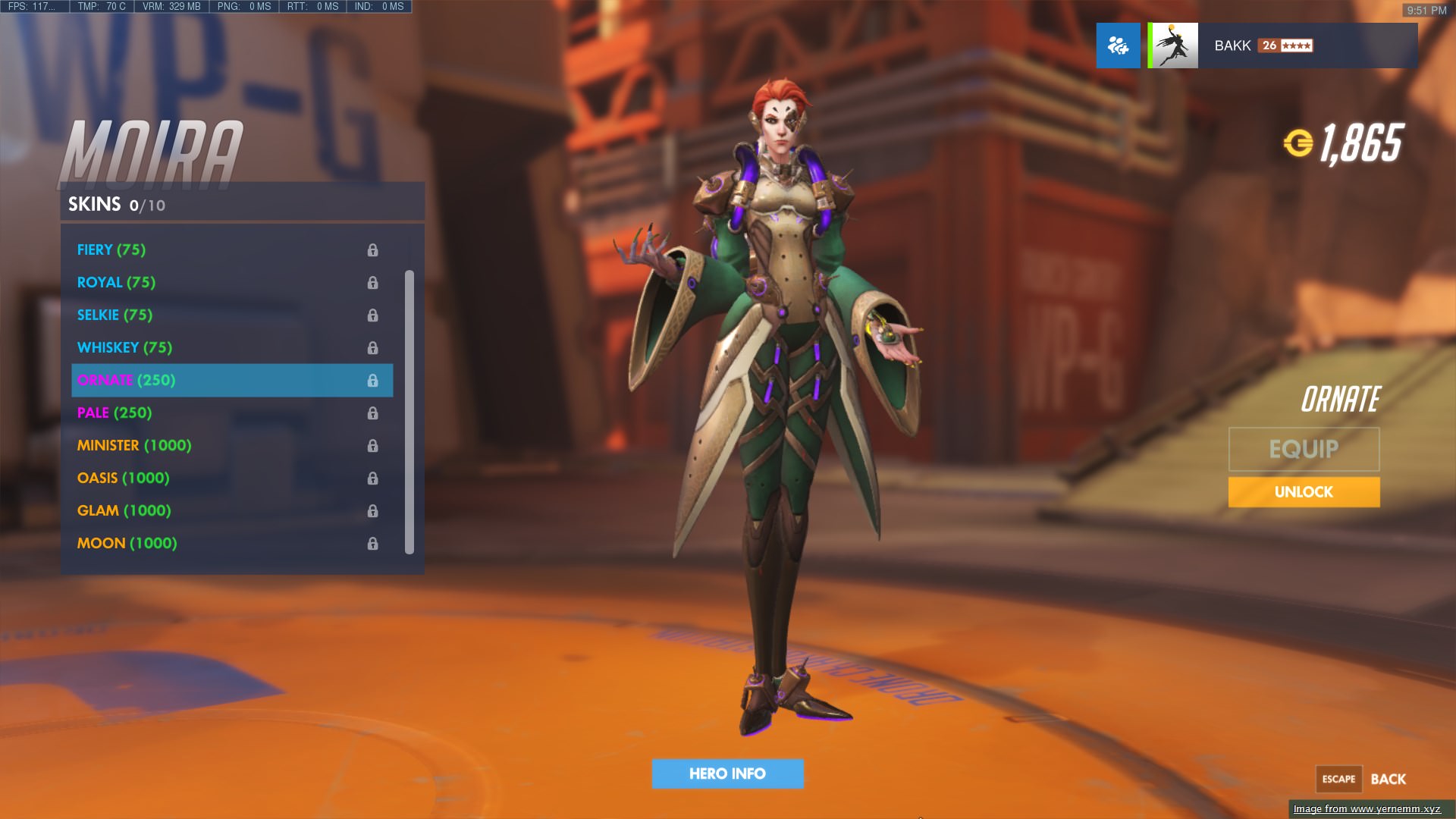The width and height of the screenshot is (1456, 819).
Task: Preview the Moon skin
Action: pos(127,543)
